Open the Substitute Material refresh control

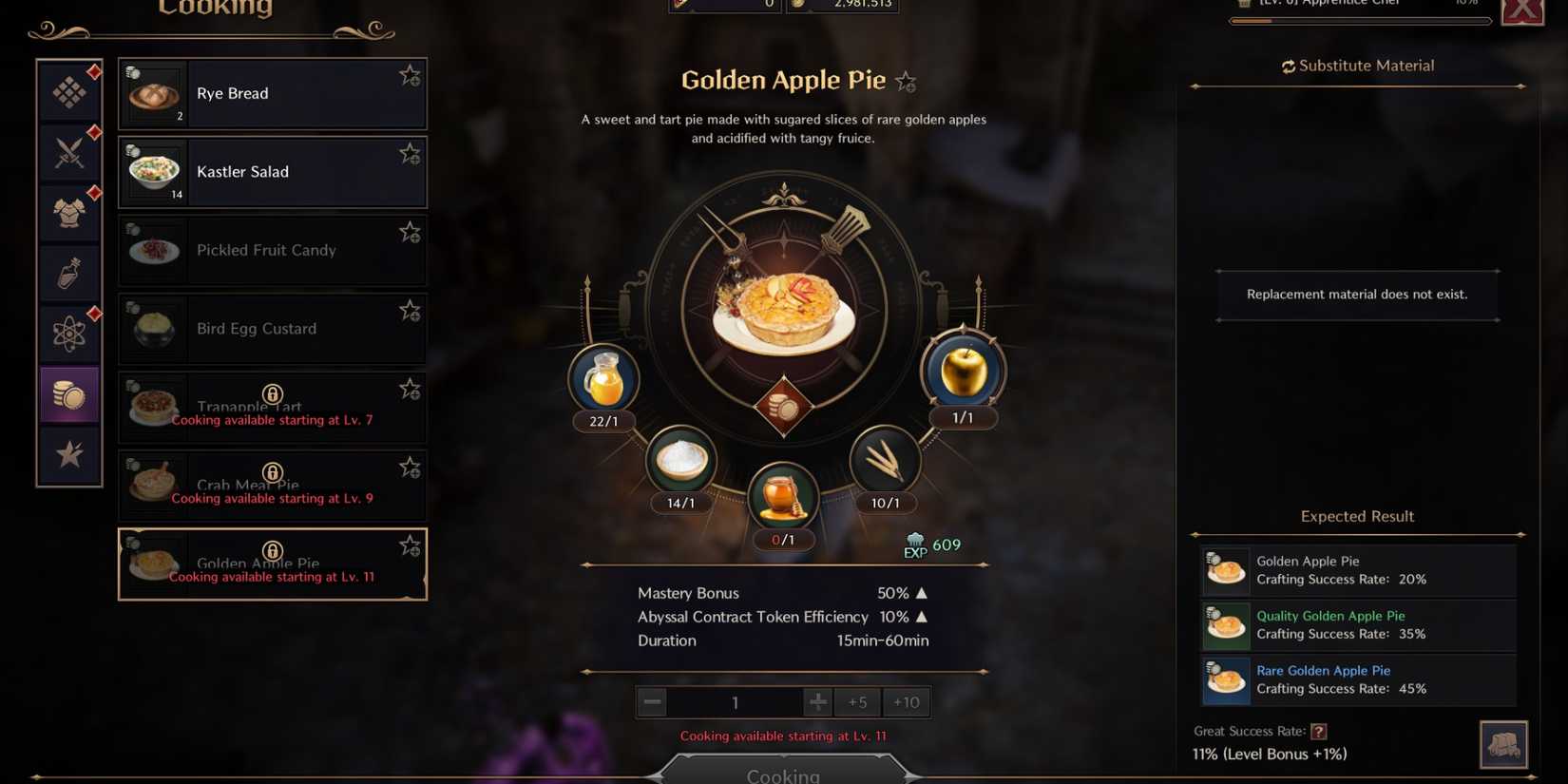pos(1290,65)
